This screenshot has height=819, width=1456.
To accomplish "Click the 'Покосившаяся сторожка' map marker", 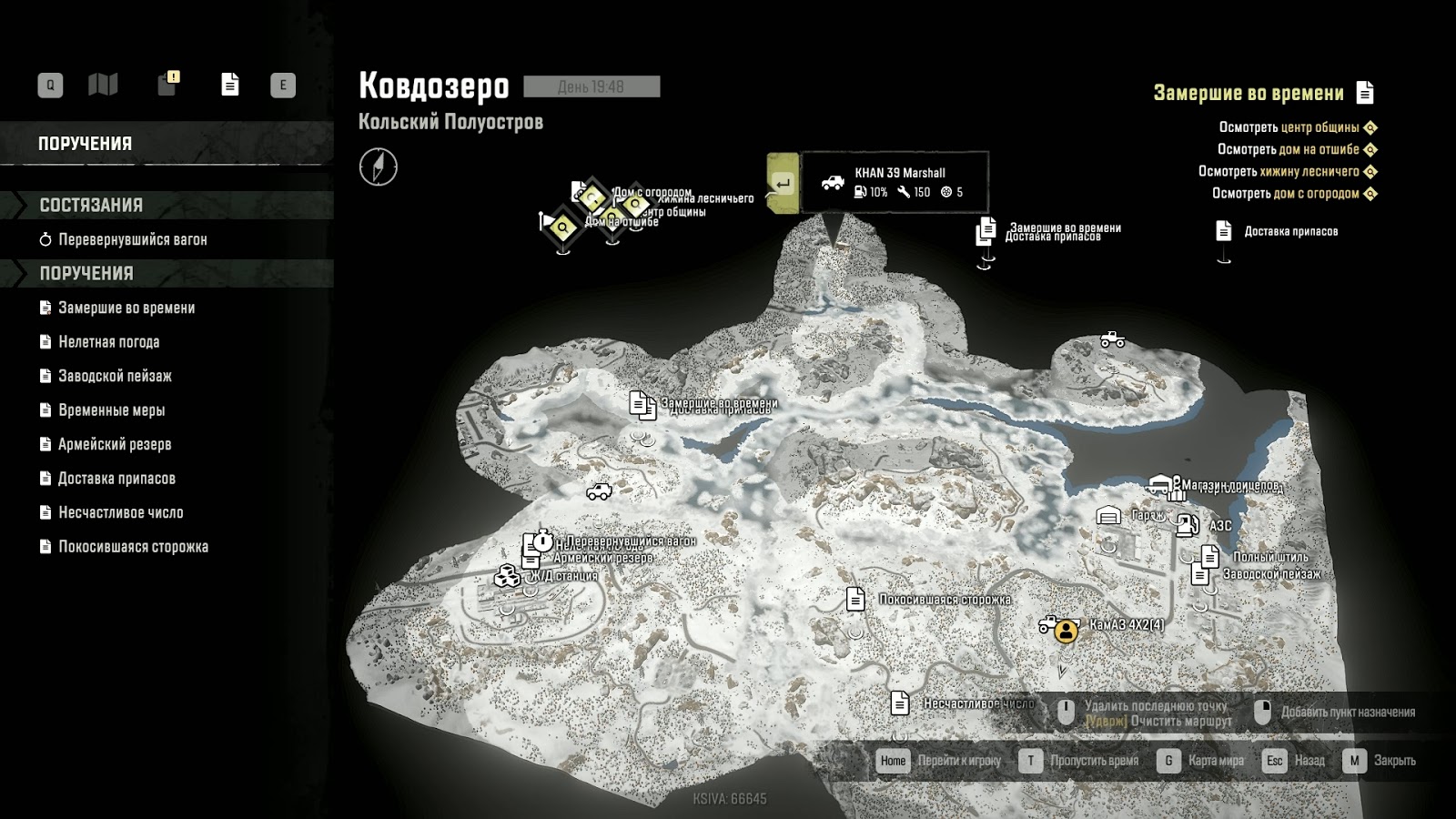I will coord(855,599).
